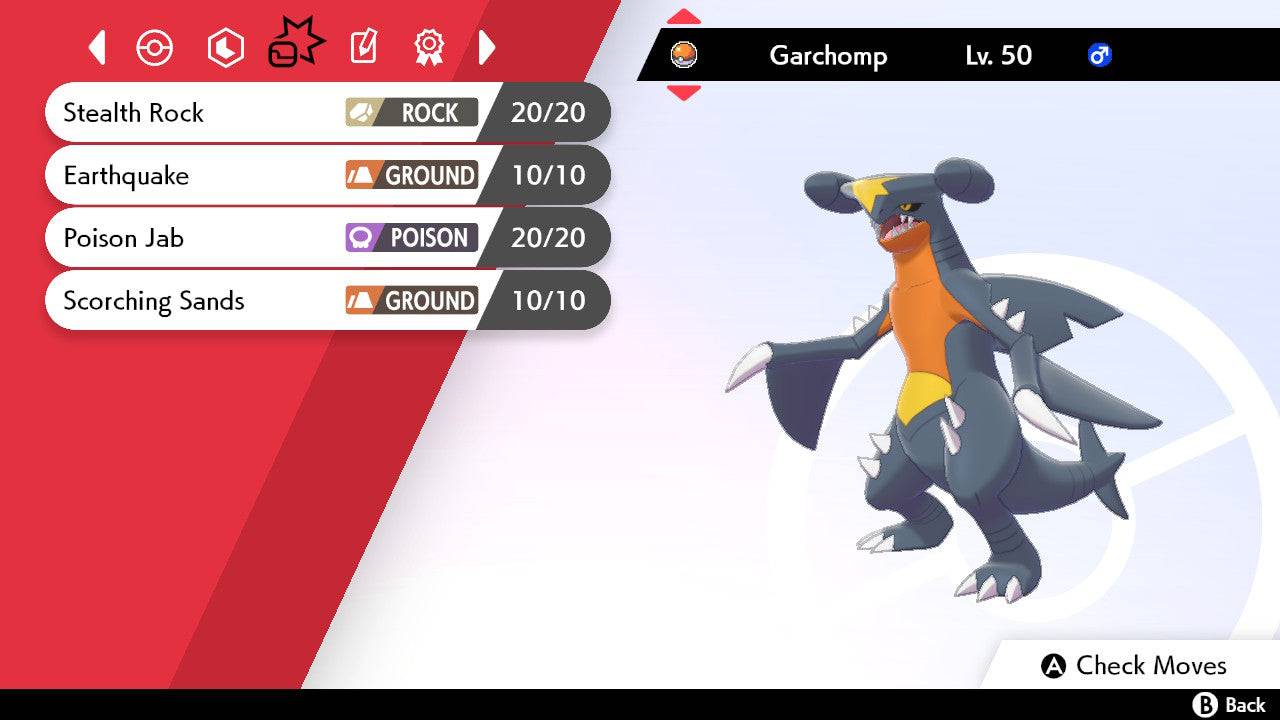Select the male gender symbol
Image resolution: width=1280 pixels, height=720 pixels.
tap(1101, 56)
